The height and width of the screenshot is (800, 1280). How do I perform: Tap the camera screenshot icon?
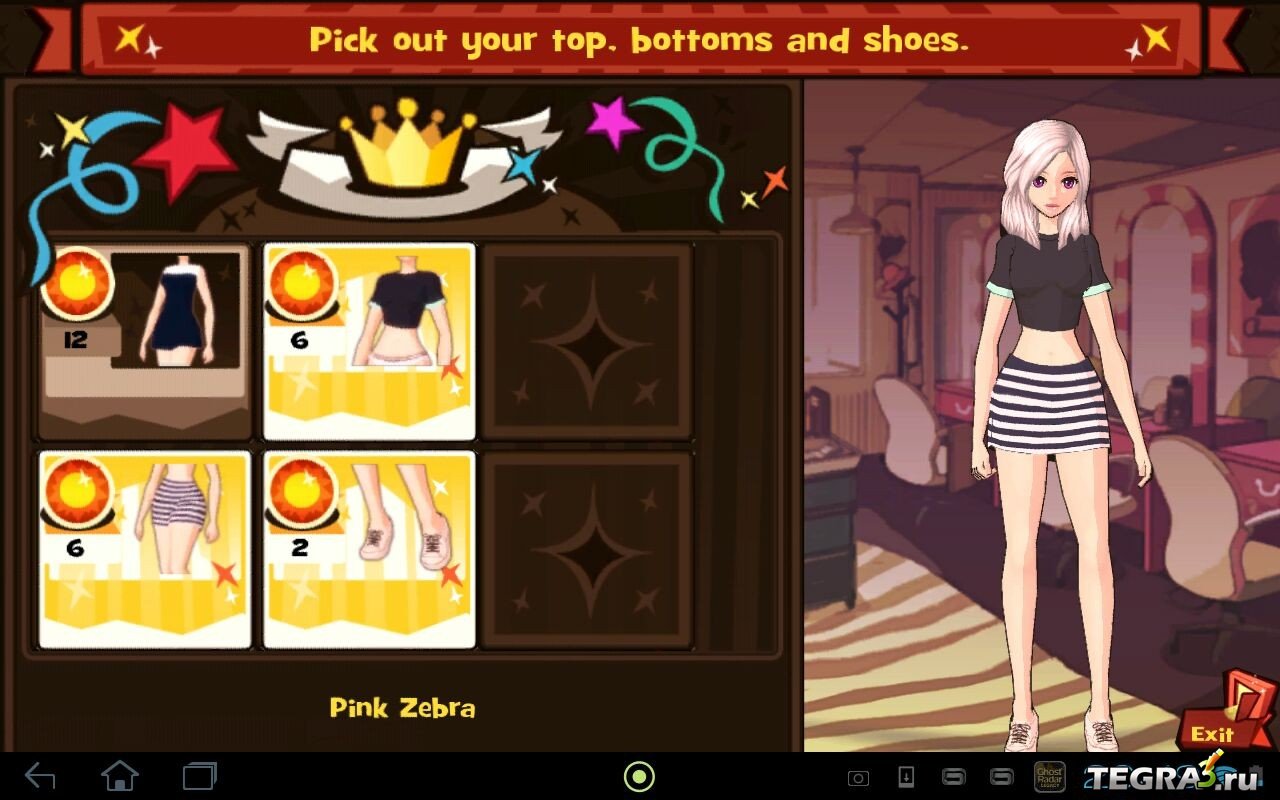coord(858,777)
